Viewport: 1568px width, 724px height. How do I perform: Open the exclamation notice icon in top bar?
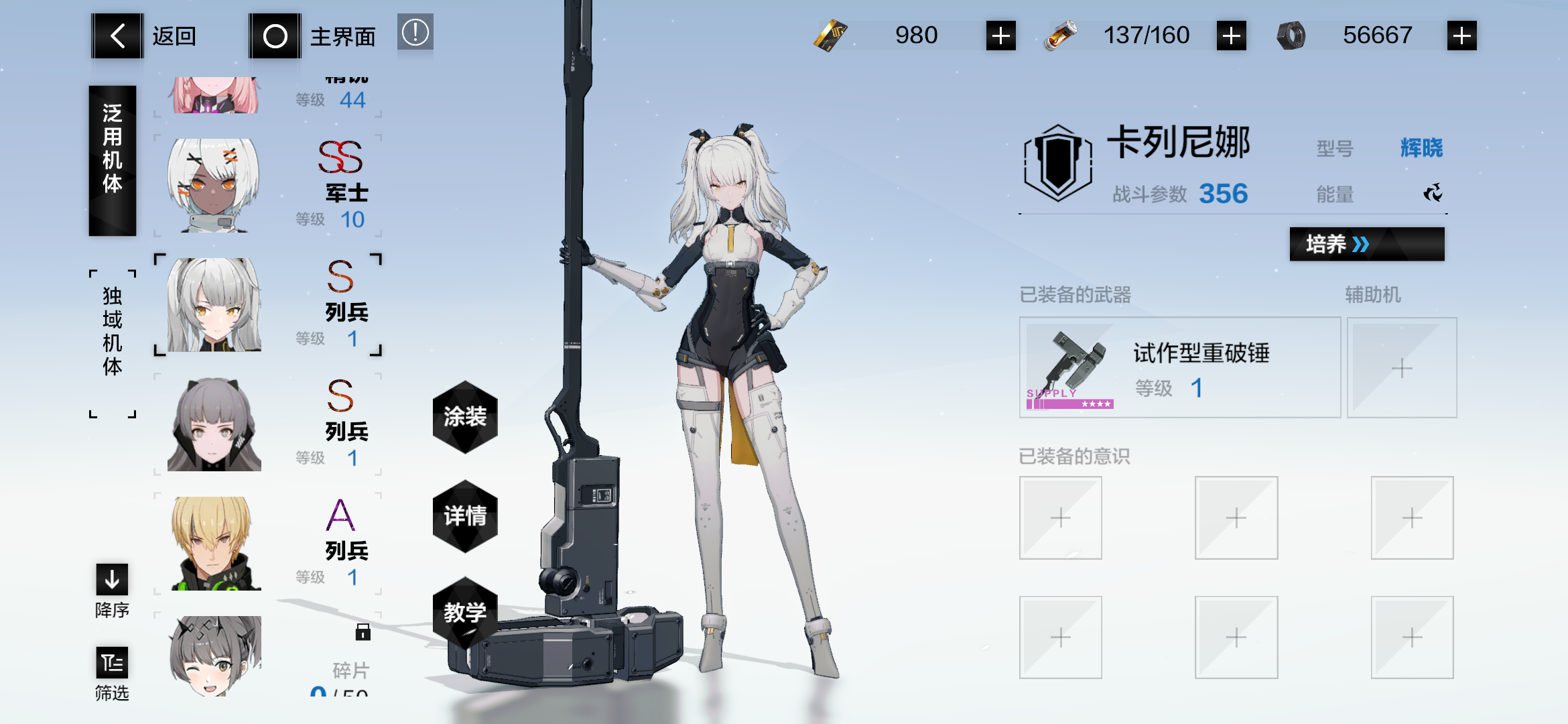coord(415,32)
